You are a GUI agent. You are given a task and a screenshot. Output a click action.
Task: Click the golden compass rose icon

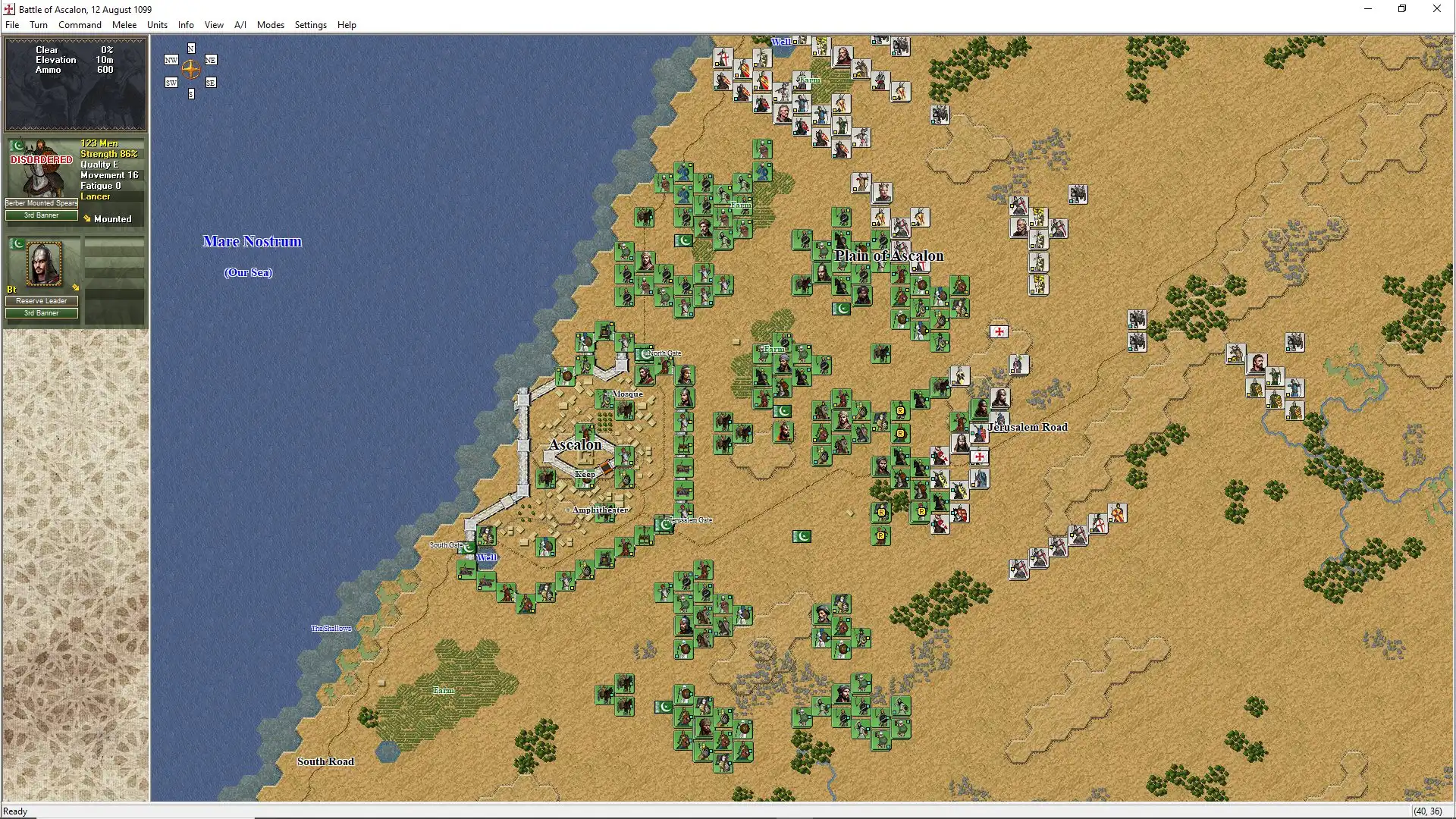click(x=191, y=71)
